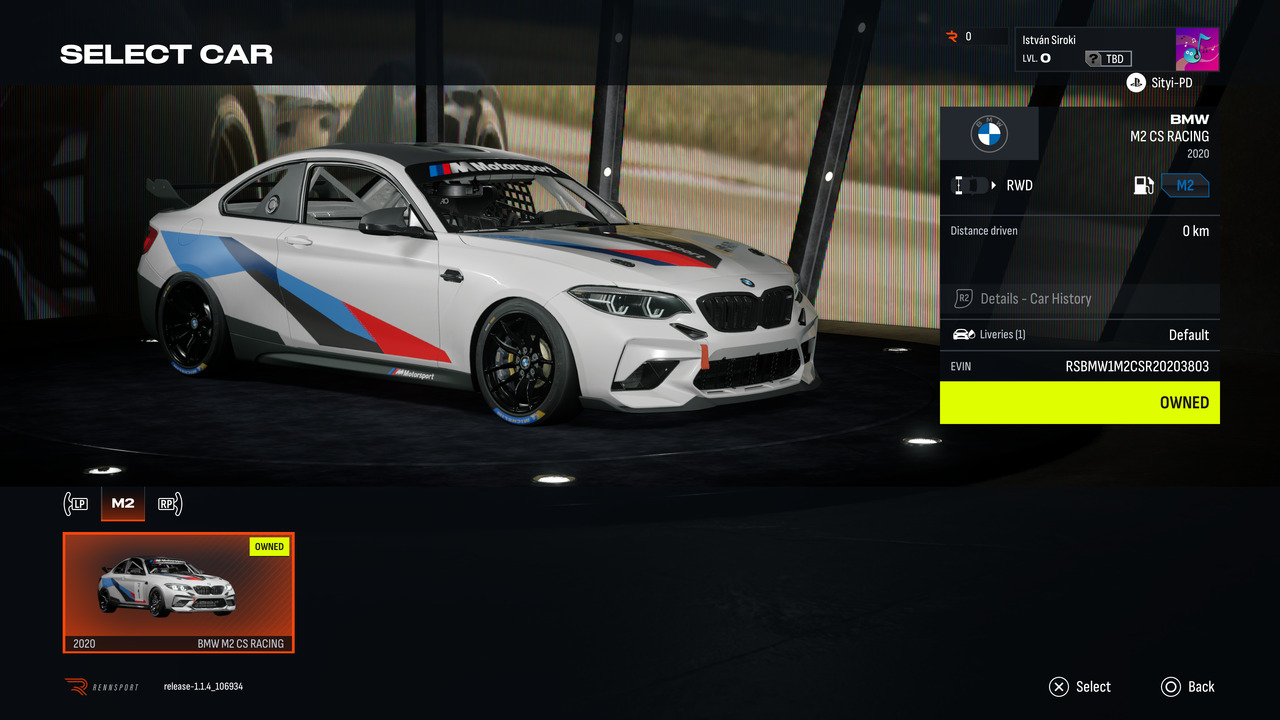The width and height of the screenshot is (1280, 720).
Task: Switch to the M2 class tab
Action: pyautogui.click(x=123, y=504)
